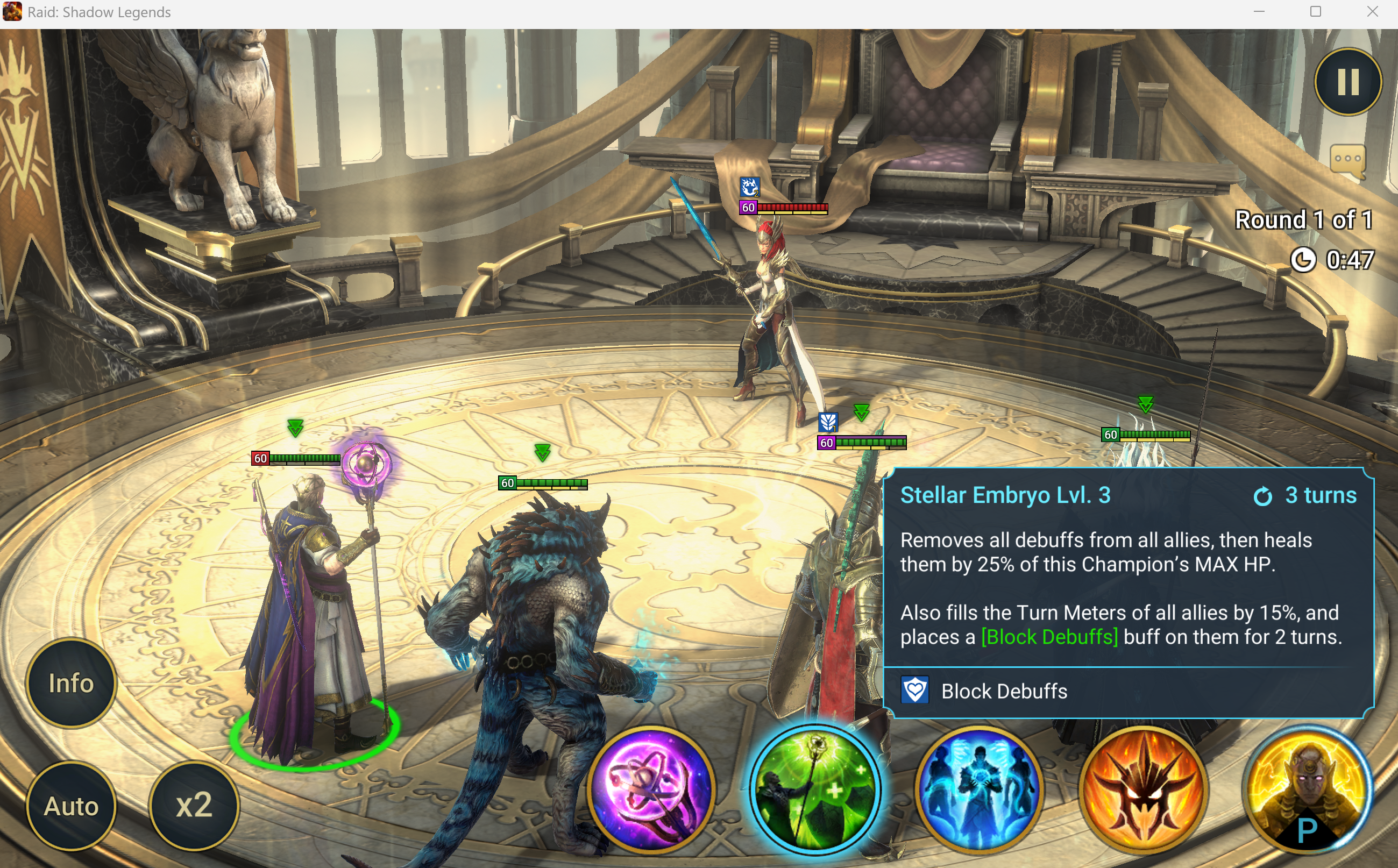
Task: Toggle the x2 battle speed
Action: coord(194,805)
